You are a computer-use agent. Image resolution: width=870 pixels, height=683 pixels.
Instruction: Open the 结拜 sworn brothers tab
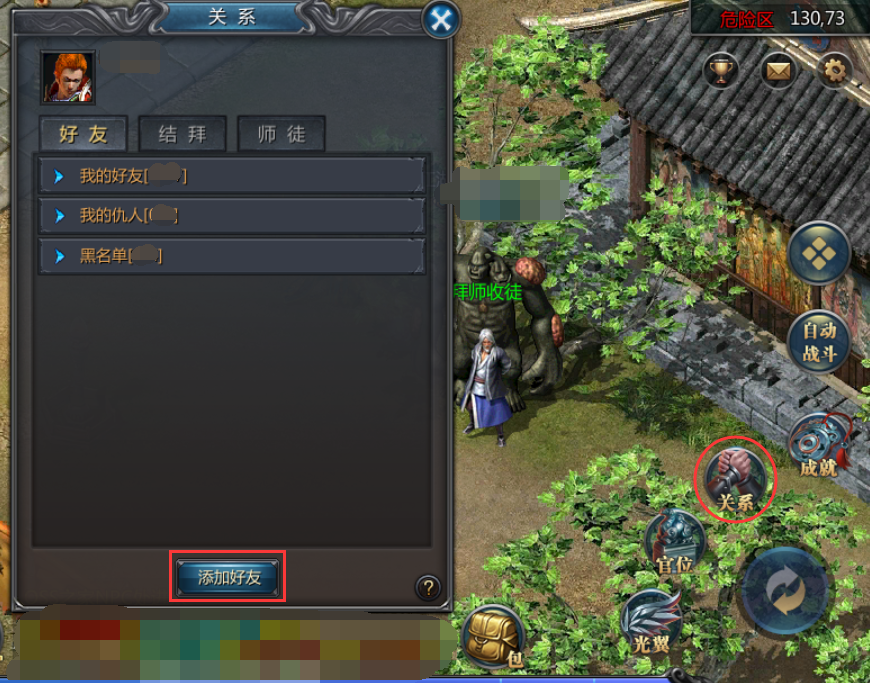click(x=182, y=134)
